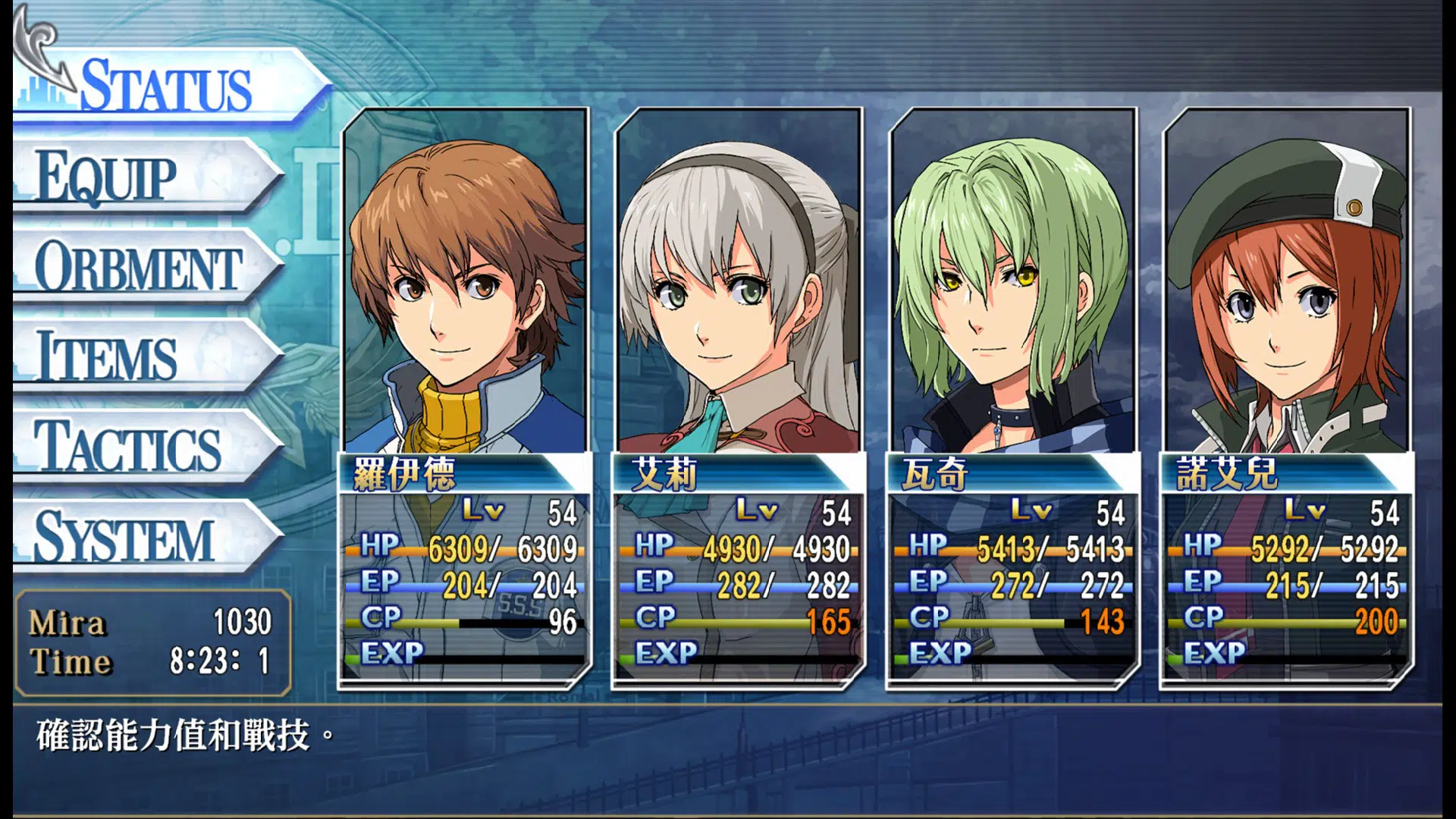Choose silver-haired character 艾莉's card
Viewport: 1456px width, 819px height.
(739, 398)
